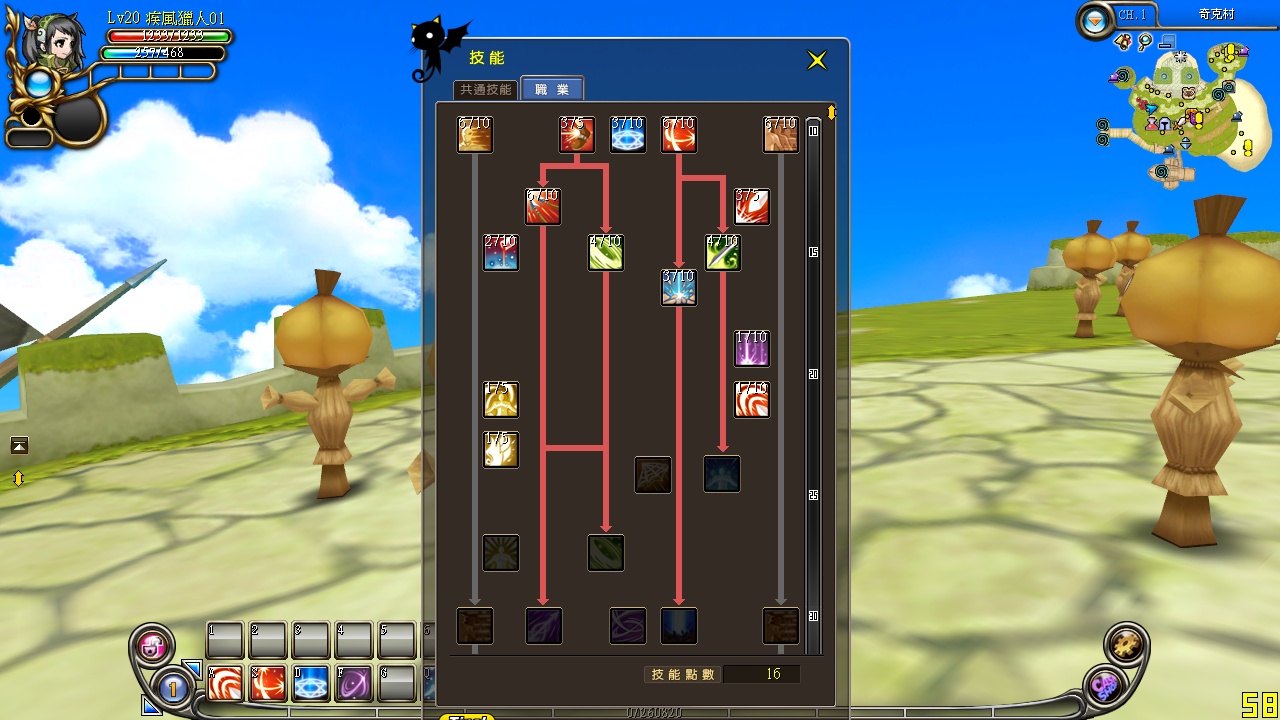
Task: Select the 職業 tab
Action: [x=552, y=89]
